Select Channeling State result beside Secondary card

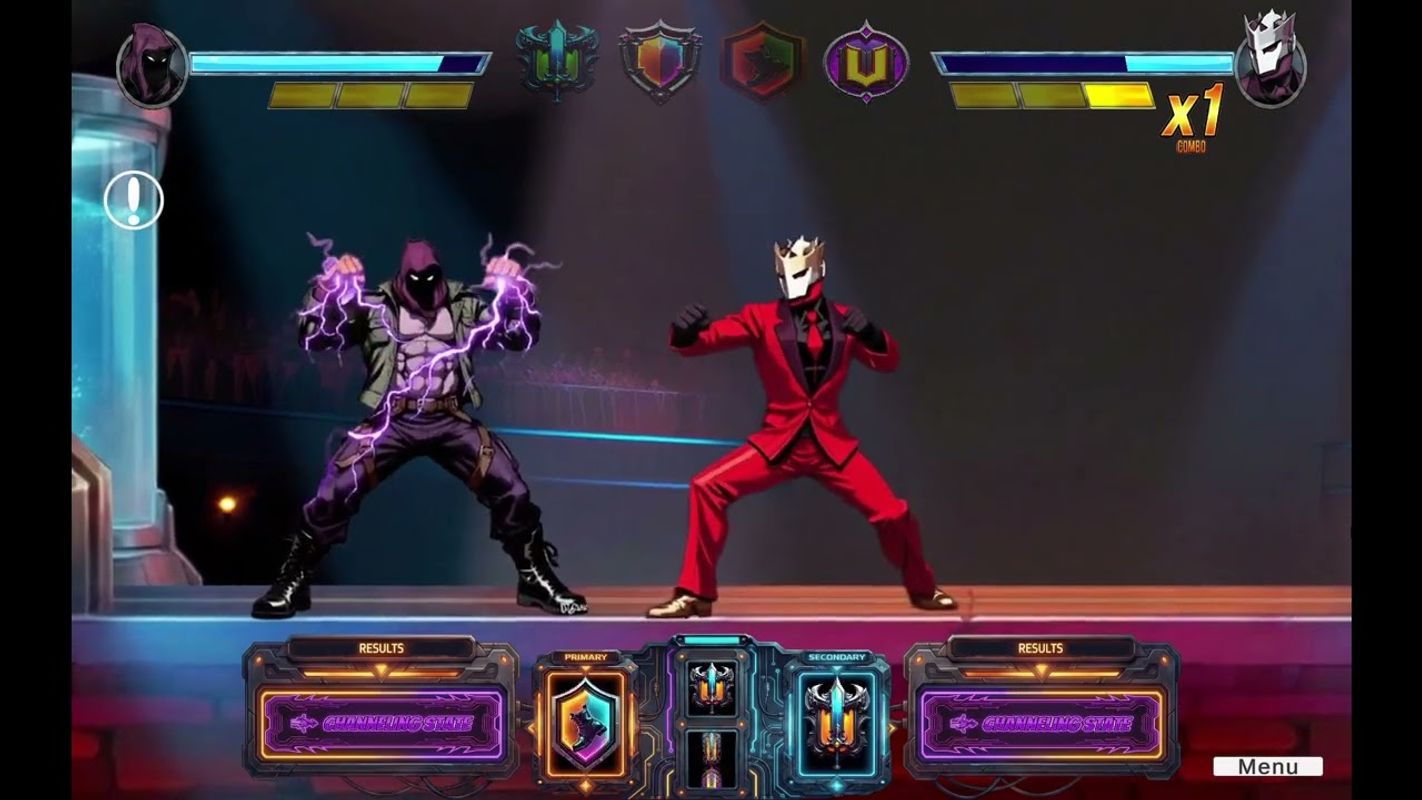tap(1040, 723)
